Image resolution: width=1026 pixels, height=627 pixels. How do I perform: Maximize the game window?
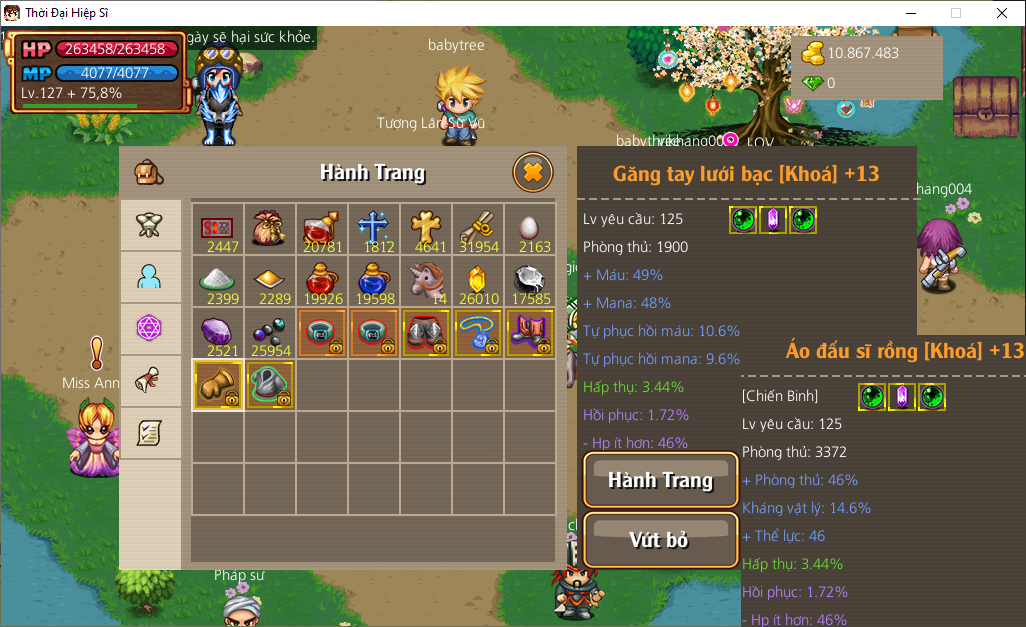[x=955, y=13]
